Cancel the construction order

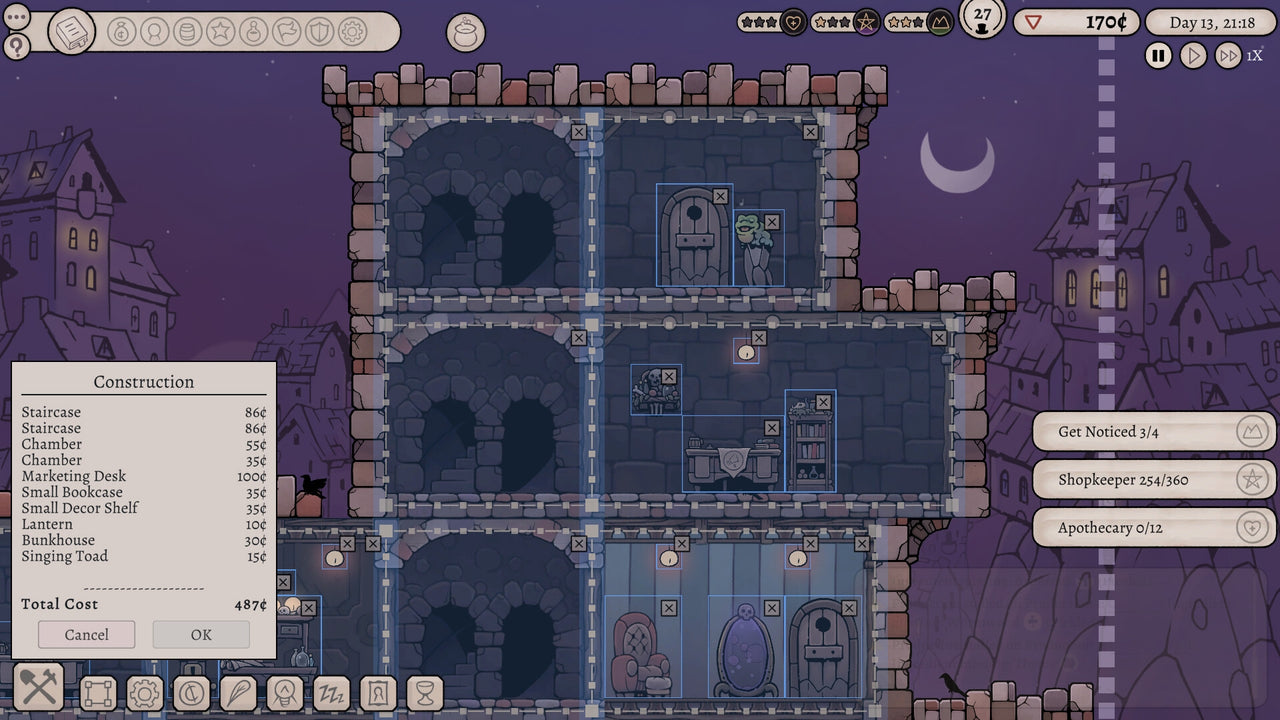[86, 634]
